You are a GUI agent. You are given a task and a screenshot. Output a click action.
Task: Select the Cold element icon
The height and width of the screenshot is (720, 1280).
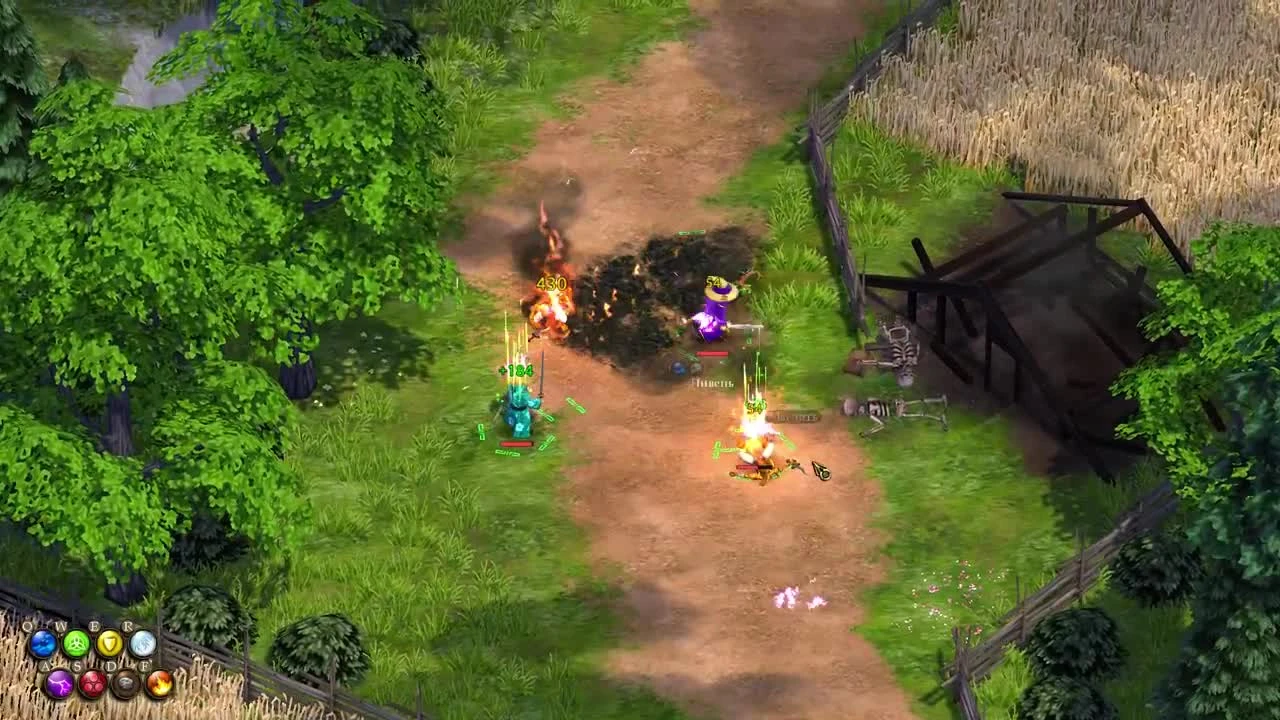pyautogui.click(x=142, y=644)
